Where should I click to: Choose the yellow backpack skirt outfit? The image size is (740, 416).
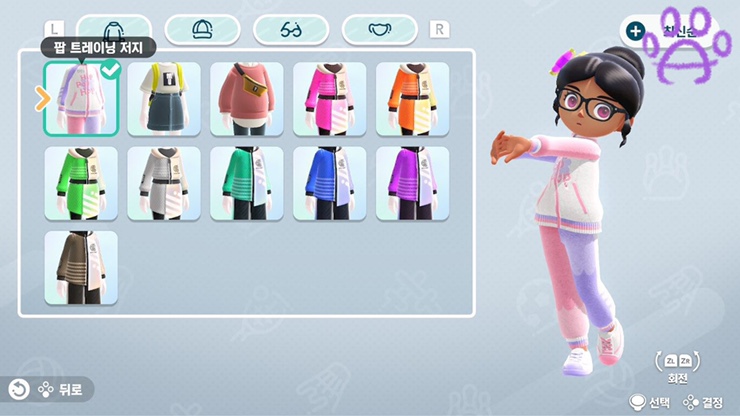tap(164, 99)
